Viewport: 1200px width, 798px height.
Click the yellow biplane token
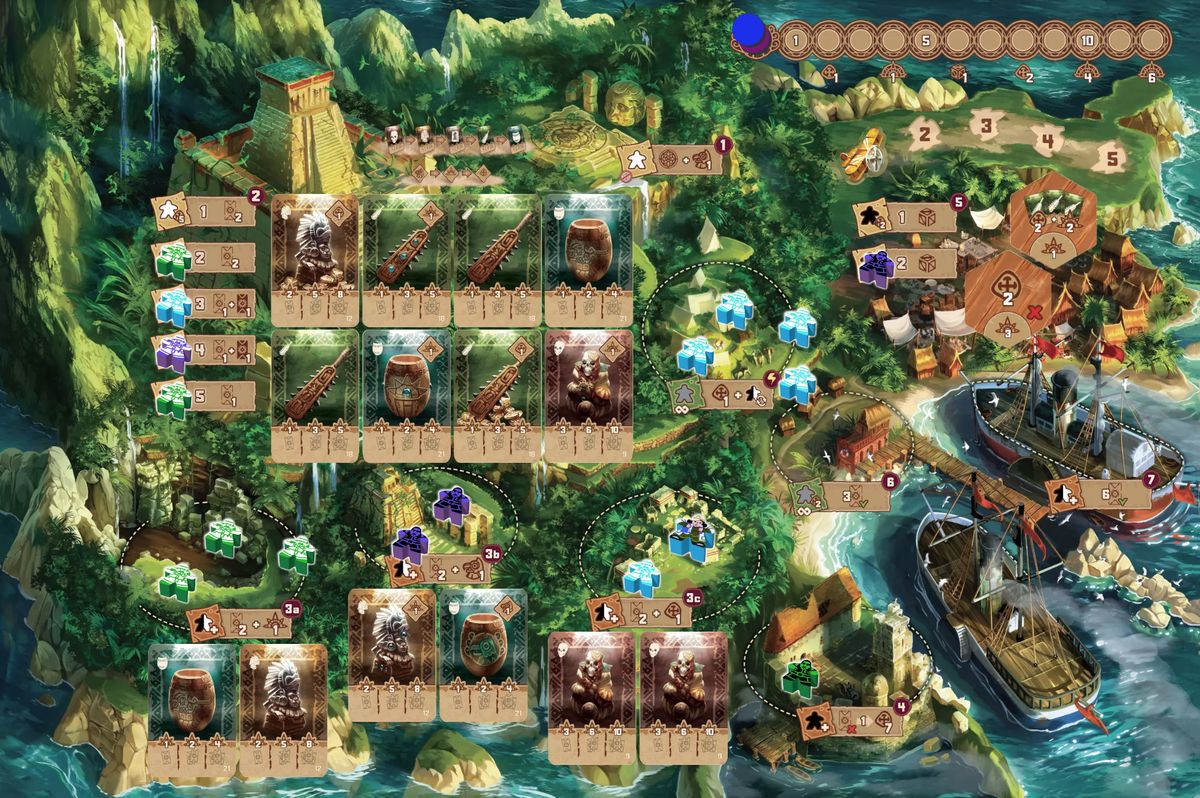(862, 154)
